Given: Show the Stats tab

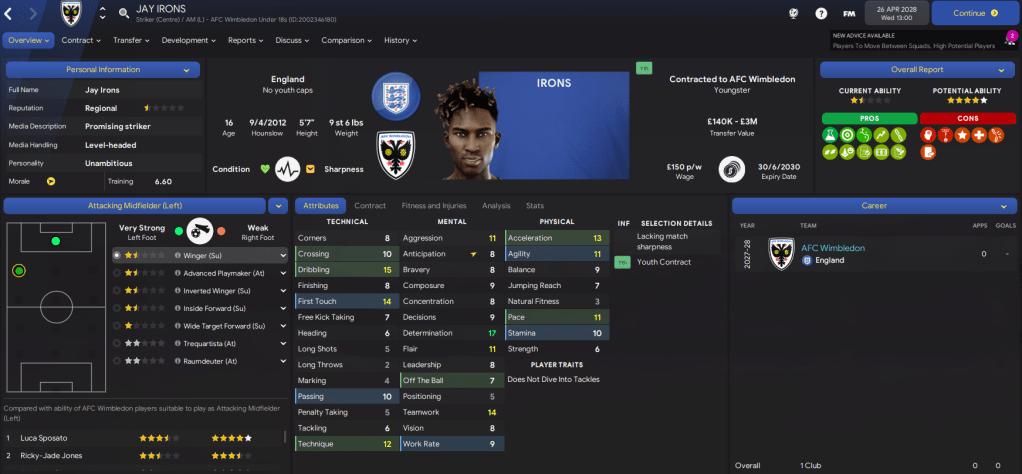Looking at the screenshot, I should [x=535, y=205].
